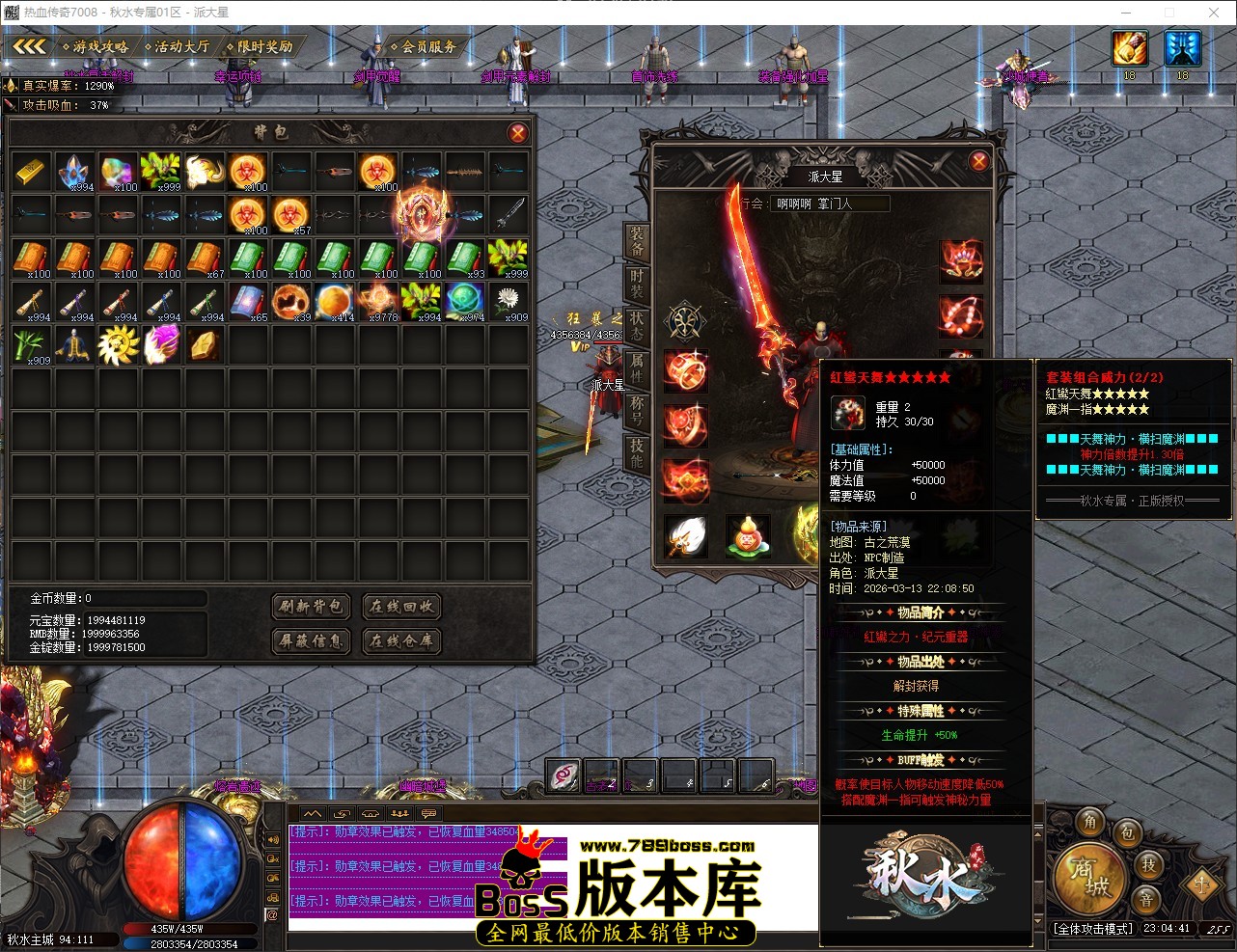Click the guild name field showing 啊啊啊 掌门人
The height and width of the screenshot is (952, 1237).
coord(830,204)
